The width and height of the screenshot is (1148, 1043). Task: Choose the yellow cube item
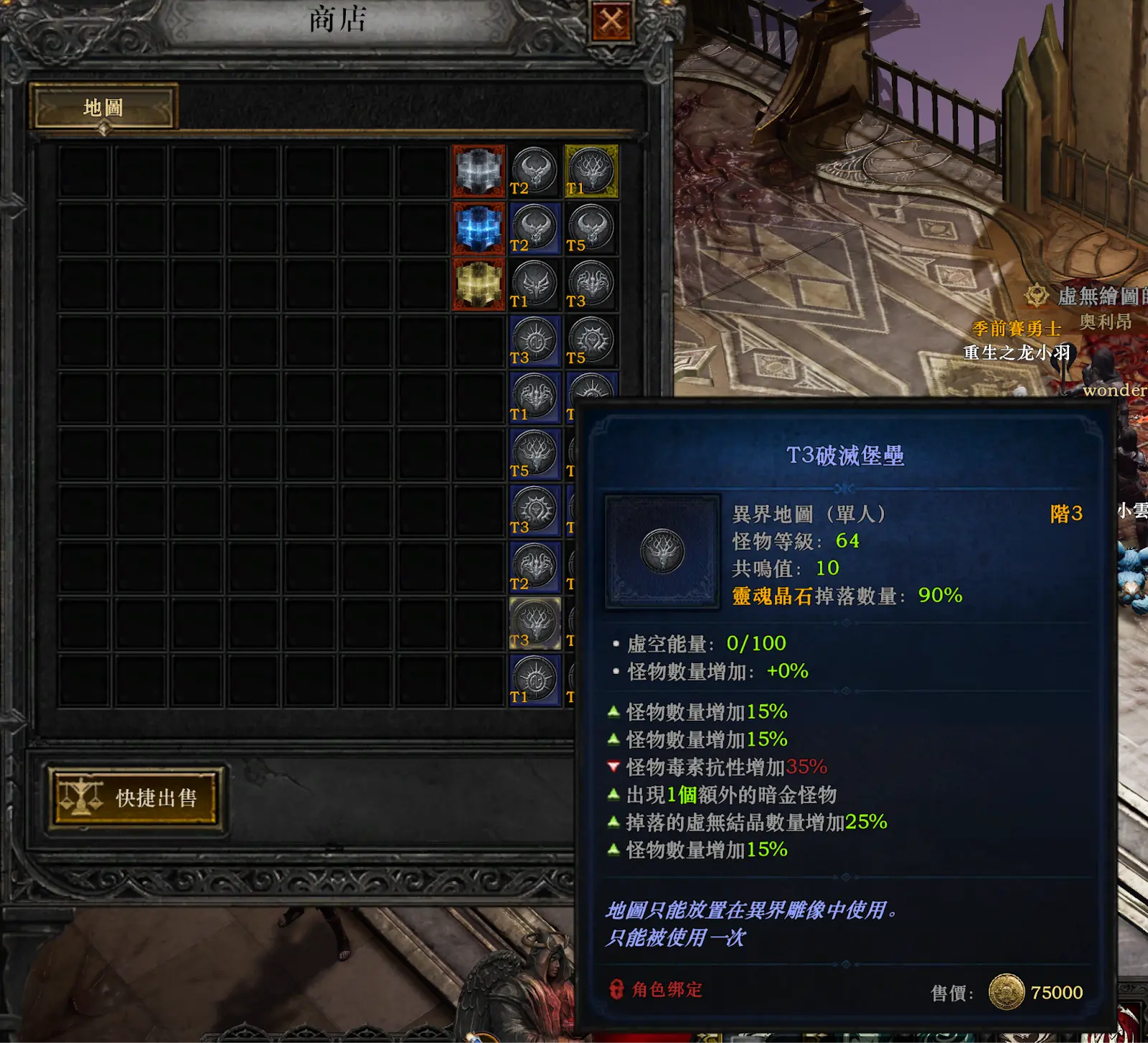click(479, 285)
